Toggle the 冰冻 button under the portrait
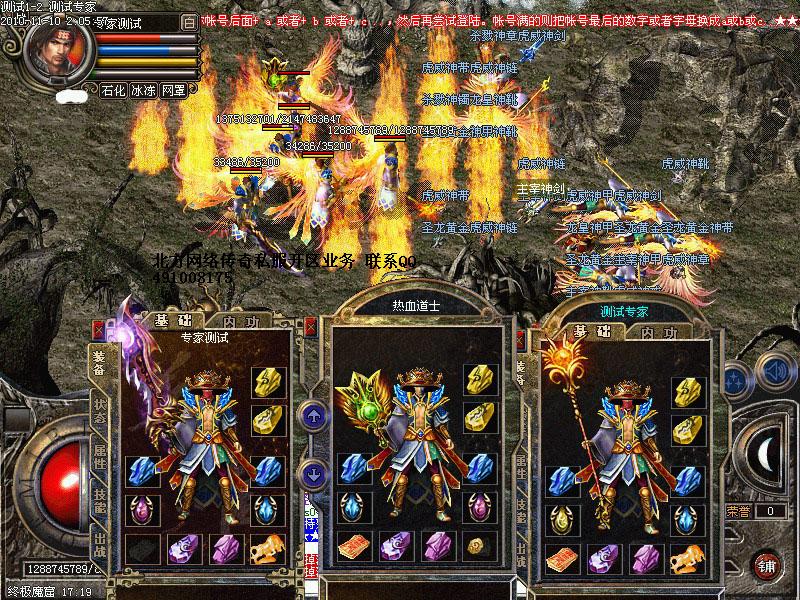This screenshot has height=600, width=800. [x=143, y=90]
